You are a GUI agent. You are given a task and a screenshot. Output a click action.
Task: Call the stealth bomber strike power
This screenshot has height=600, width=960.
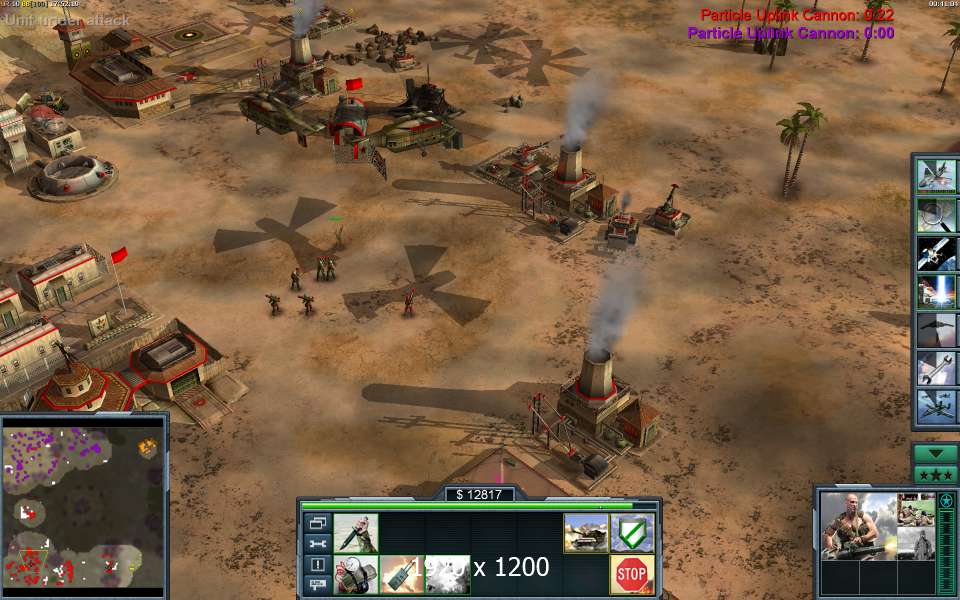937,330
